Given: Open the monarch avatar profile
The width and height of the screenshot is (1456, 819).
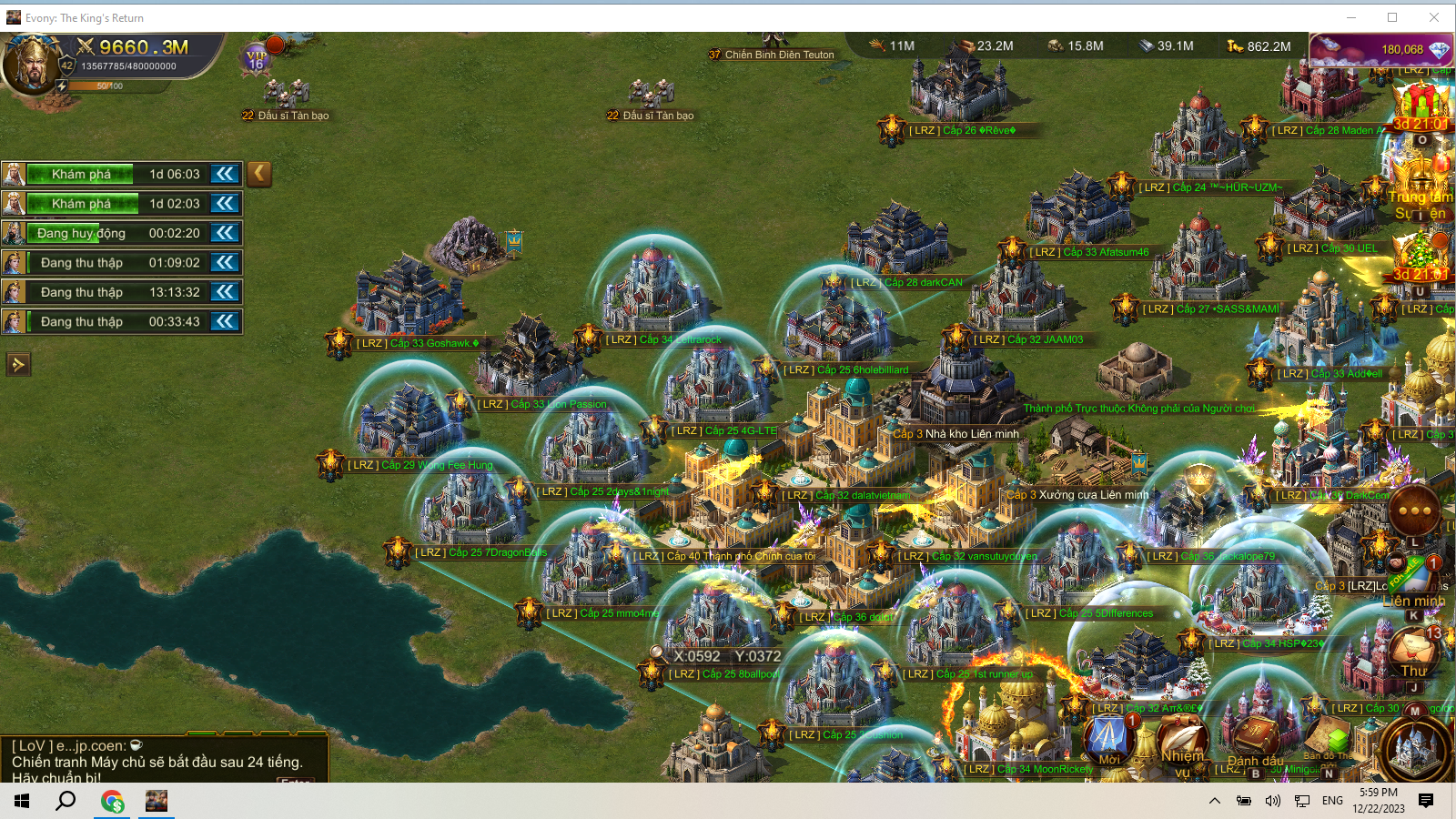Looking at the screenshot, I should (31, 64).
